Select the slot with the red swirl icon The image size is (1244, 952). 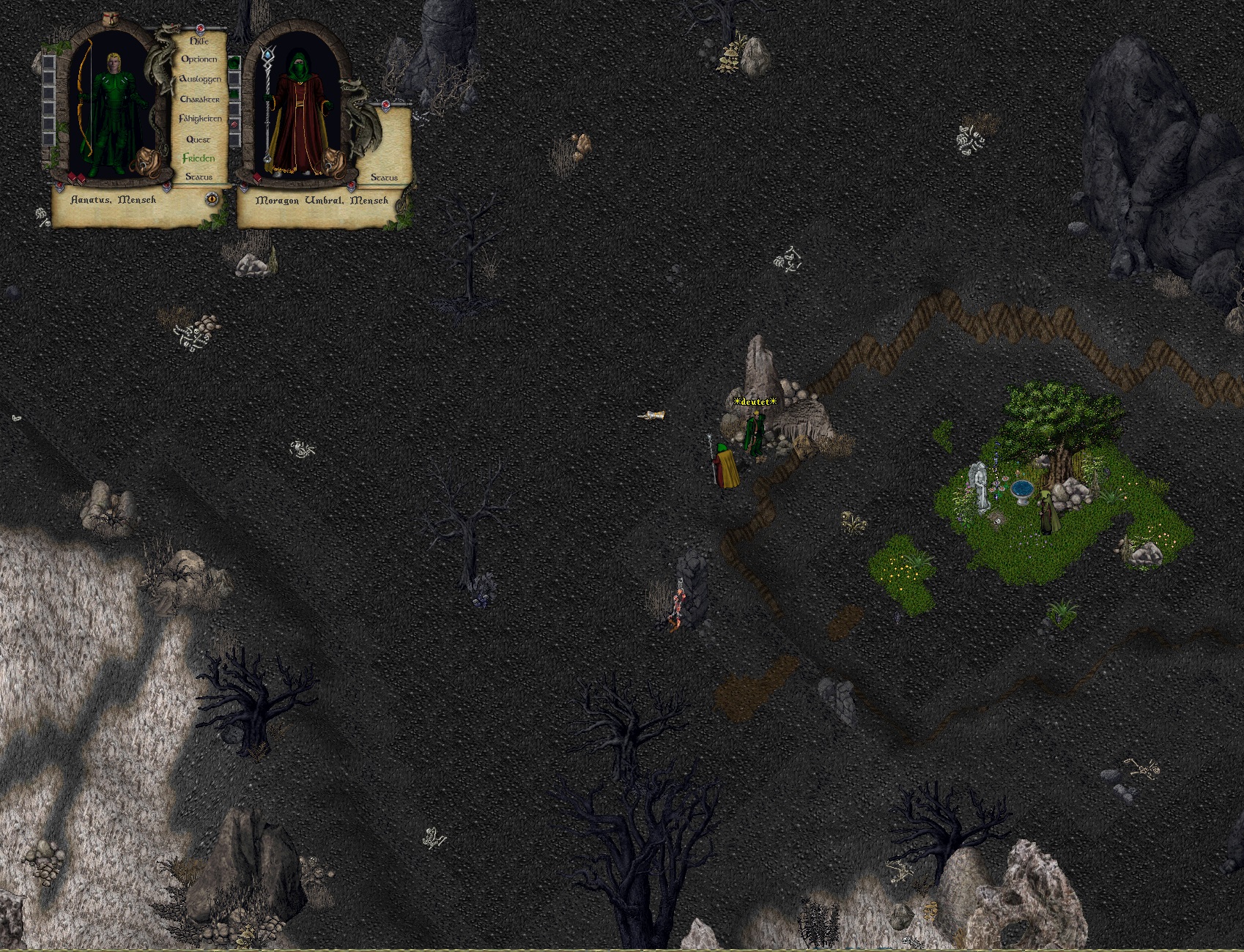pyautogui.click(x=234, y=125)
